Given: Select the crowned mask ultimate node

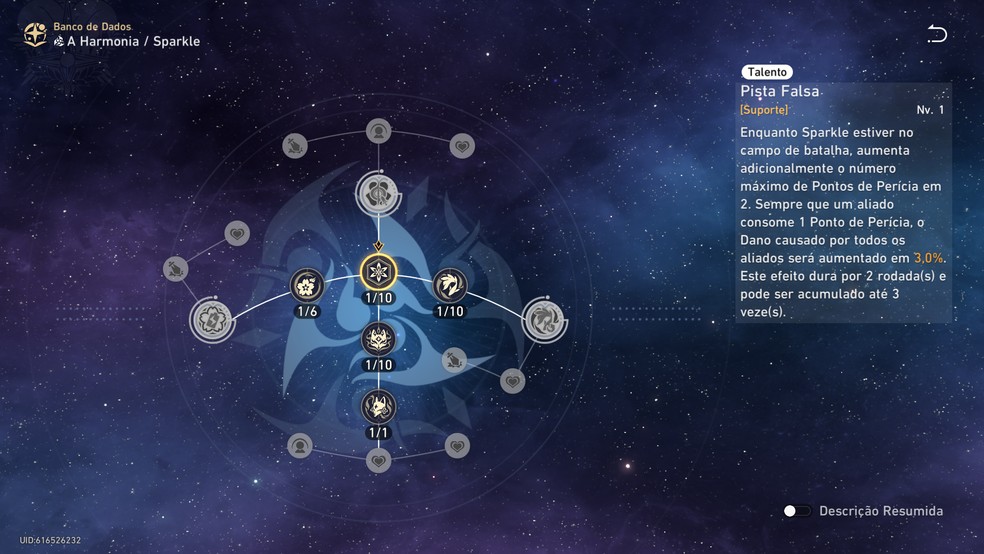Looking at the screenshot, I should tap(378, 339).
